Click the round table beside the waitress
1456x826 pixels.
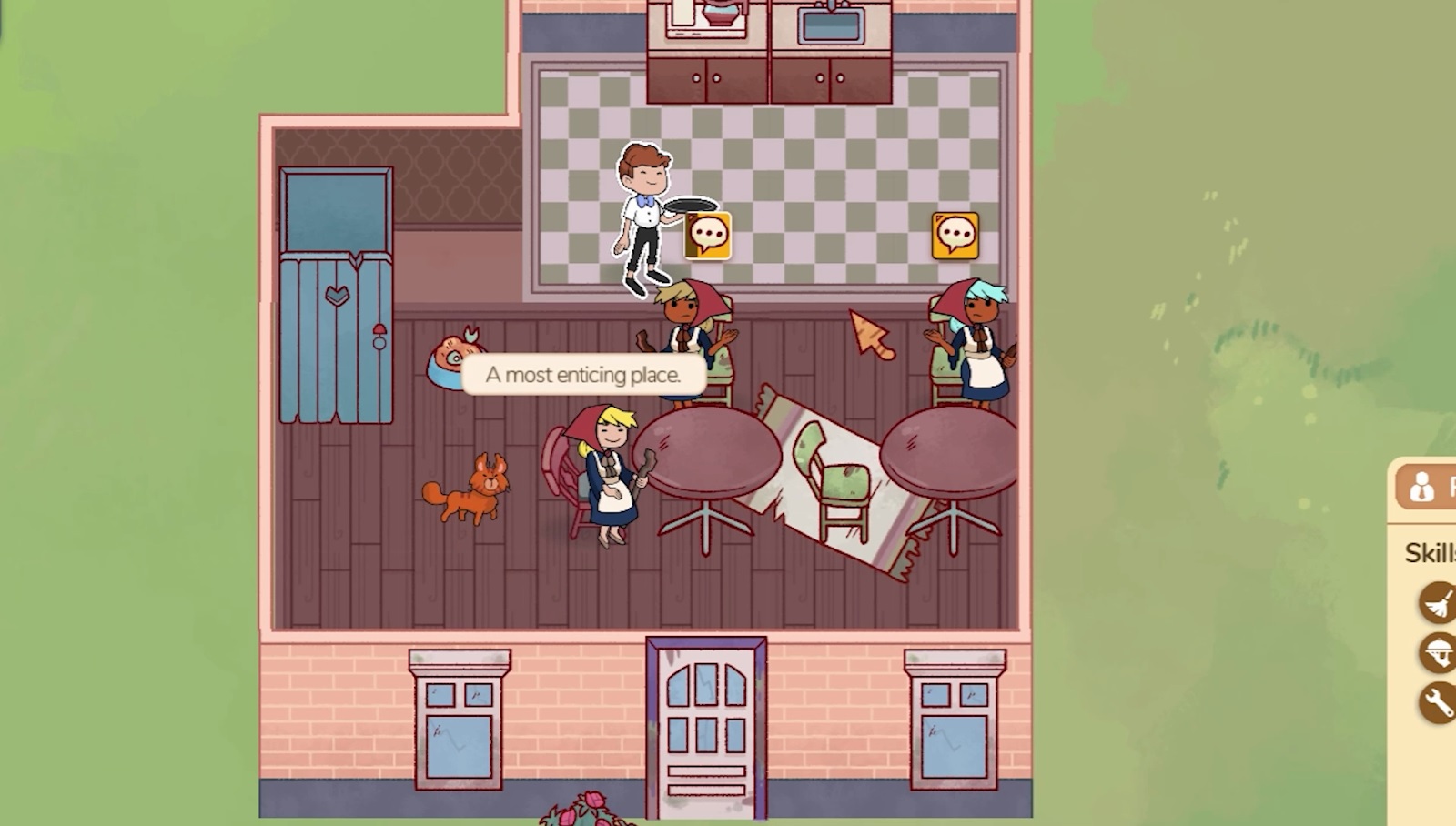pos(716,446)
